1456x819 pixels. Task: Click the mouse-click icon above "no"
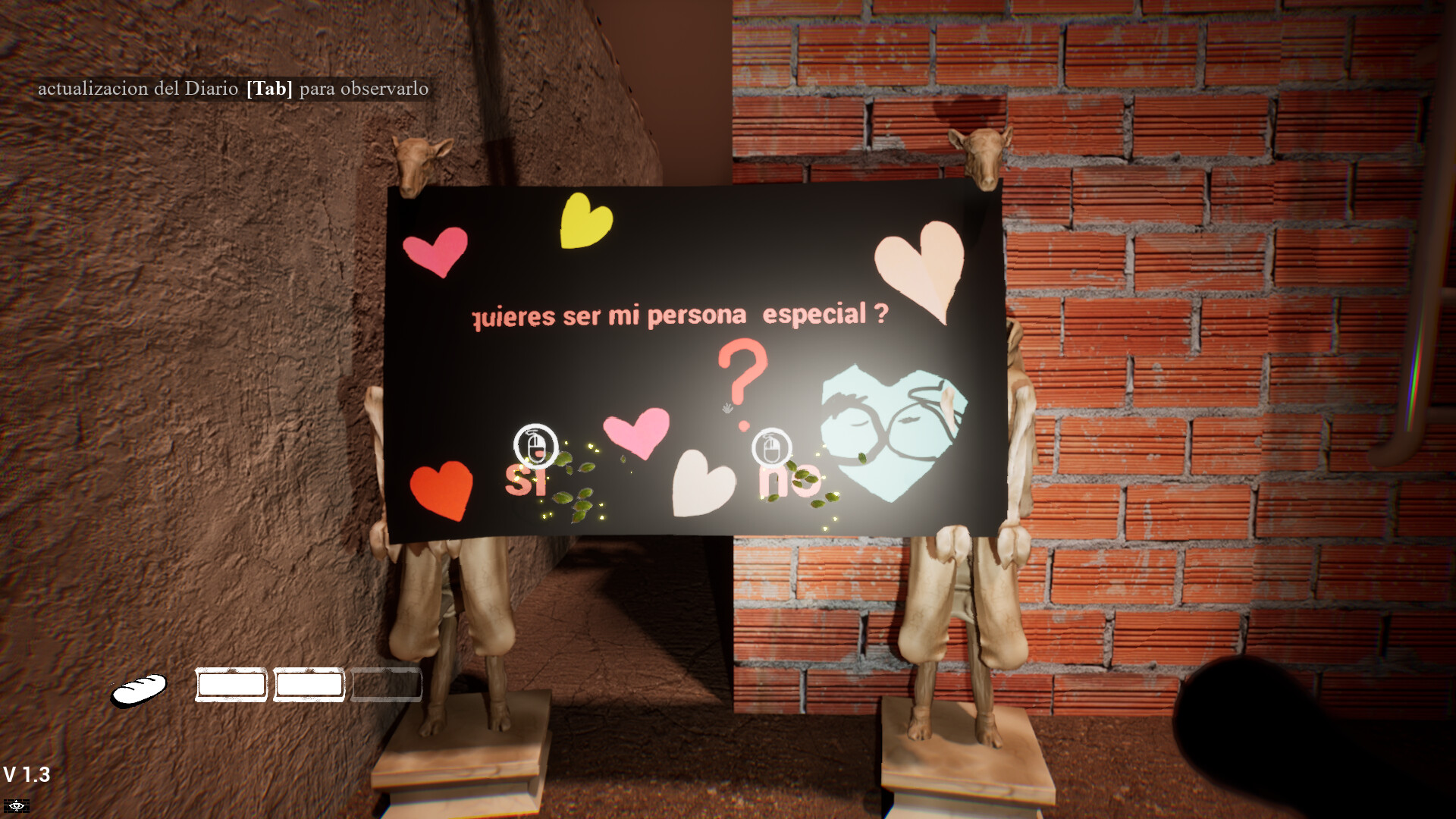point(772,447)
